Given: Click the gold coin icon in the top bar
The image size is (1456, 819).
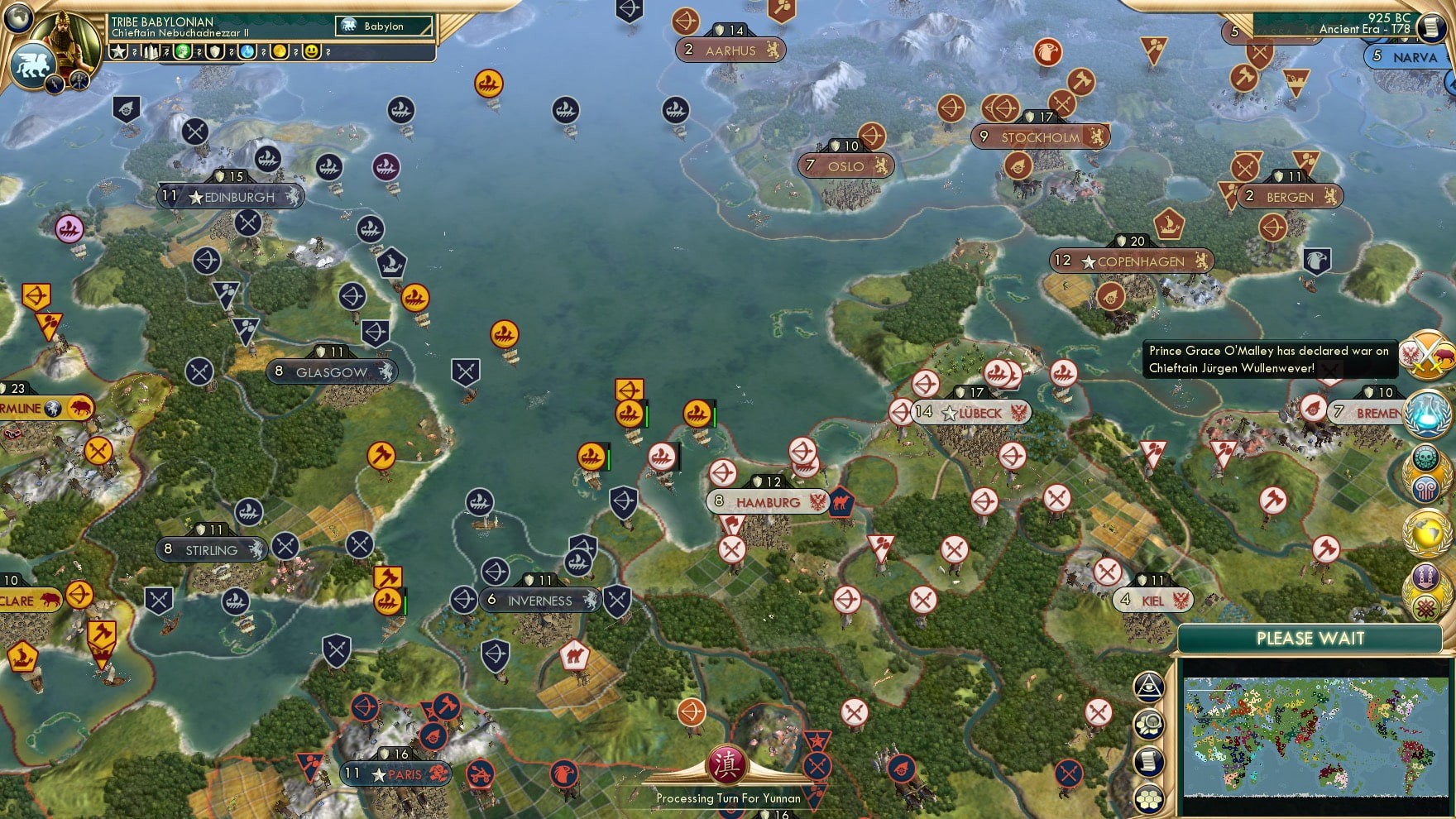Looking at the screenshot, I should (x=279, y=51).
